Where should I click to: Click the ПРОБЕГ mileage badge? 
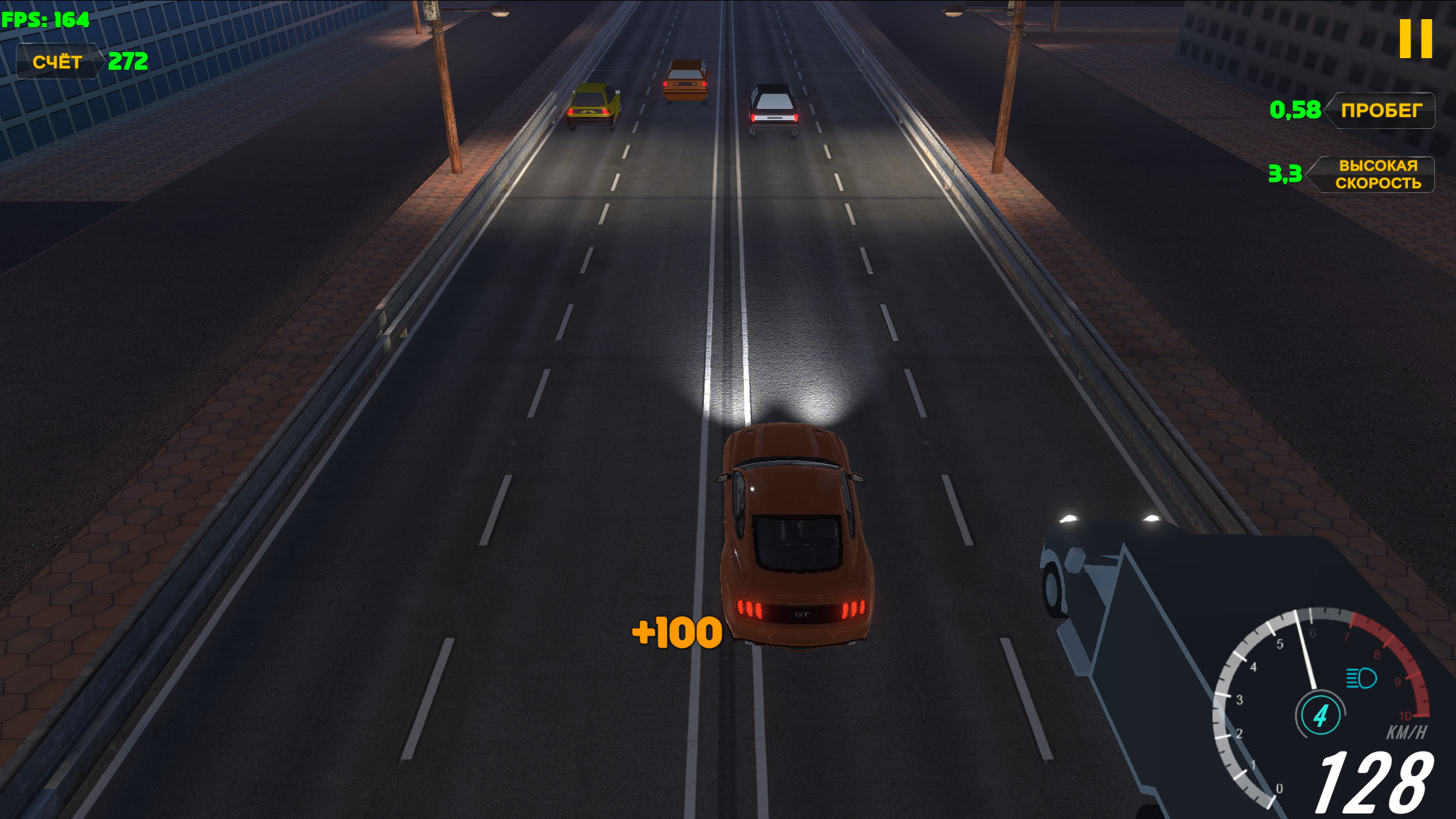(1381, 111)
